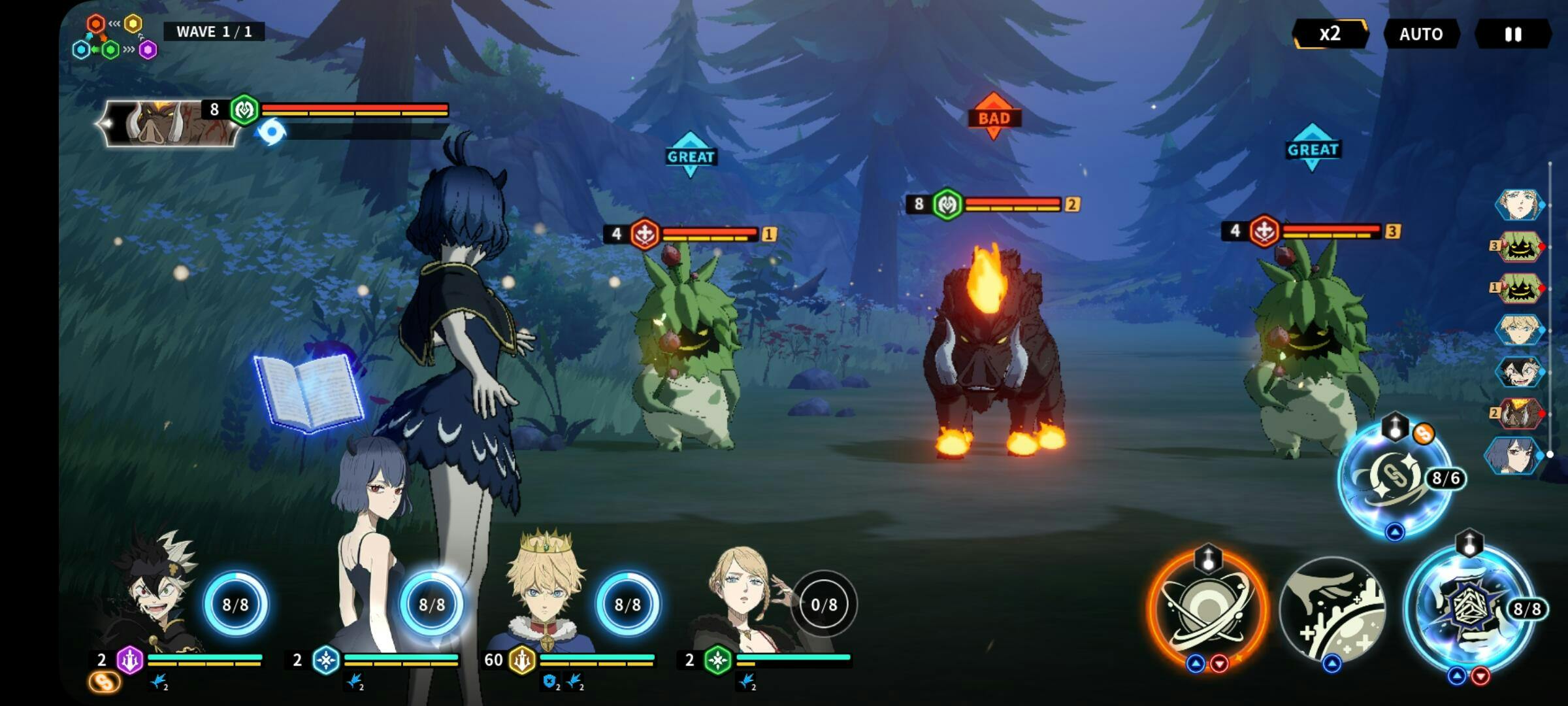Pause the battle
Viewport: 1568px width, 706px height.
tap(1513, 34)
